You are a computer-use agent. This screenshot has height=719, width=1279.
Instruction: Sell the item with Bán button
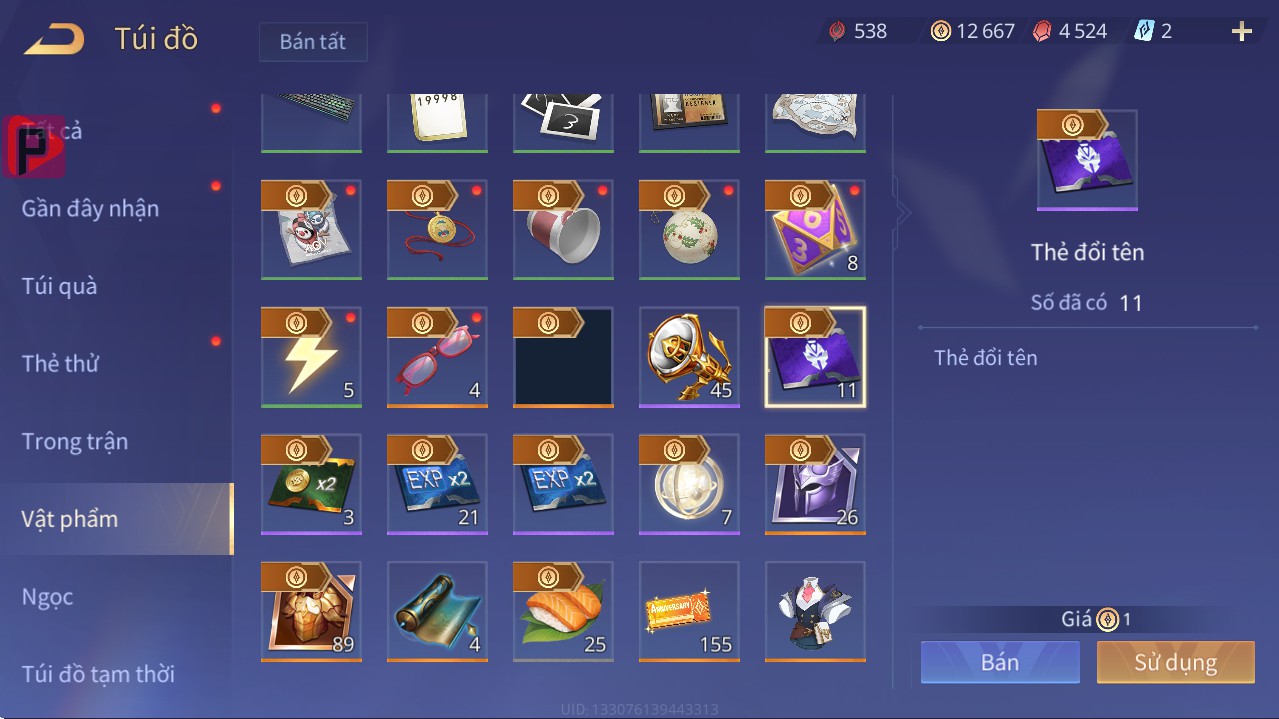click(1000, 662)
